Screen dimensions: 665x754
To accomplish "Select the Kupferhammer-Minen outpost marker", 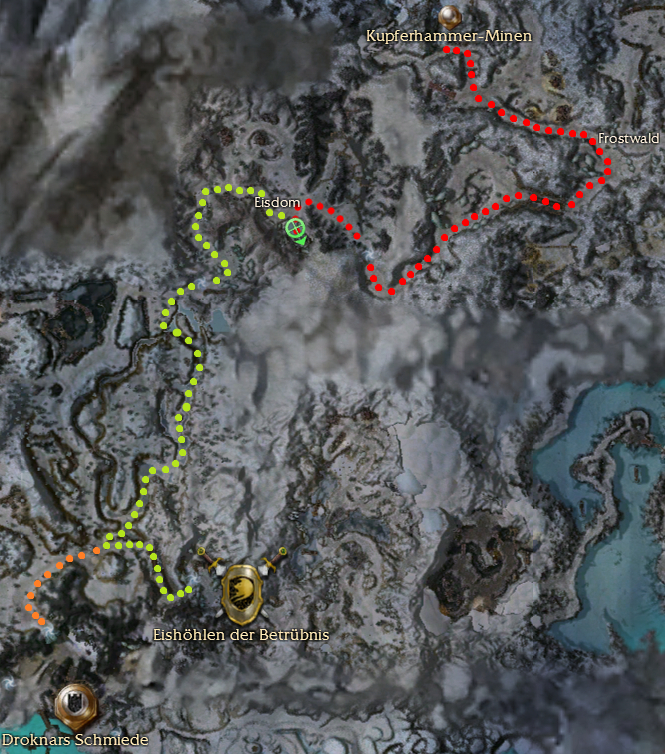I will tap(449, 16).
